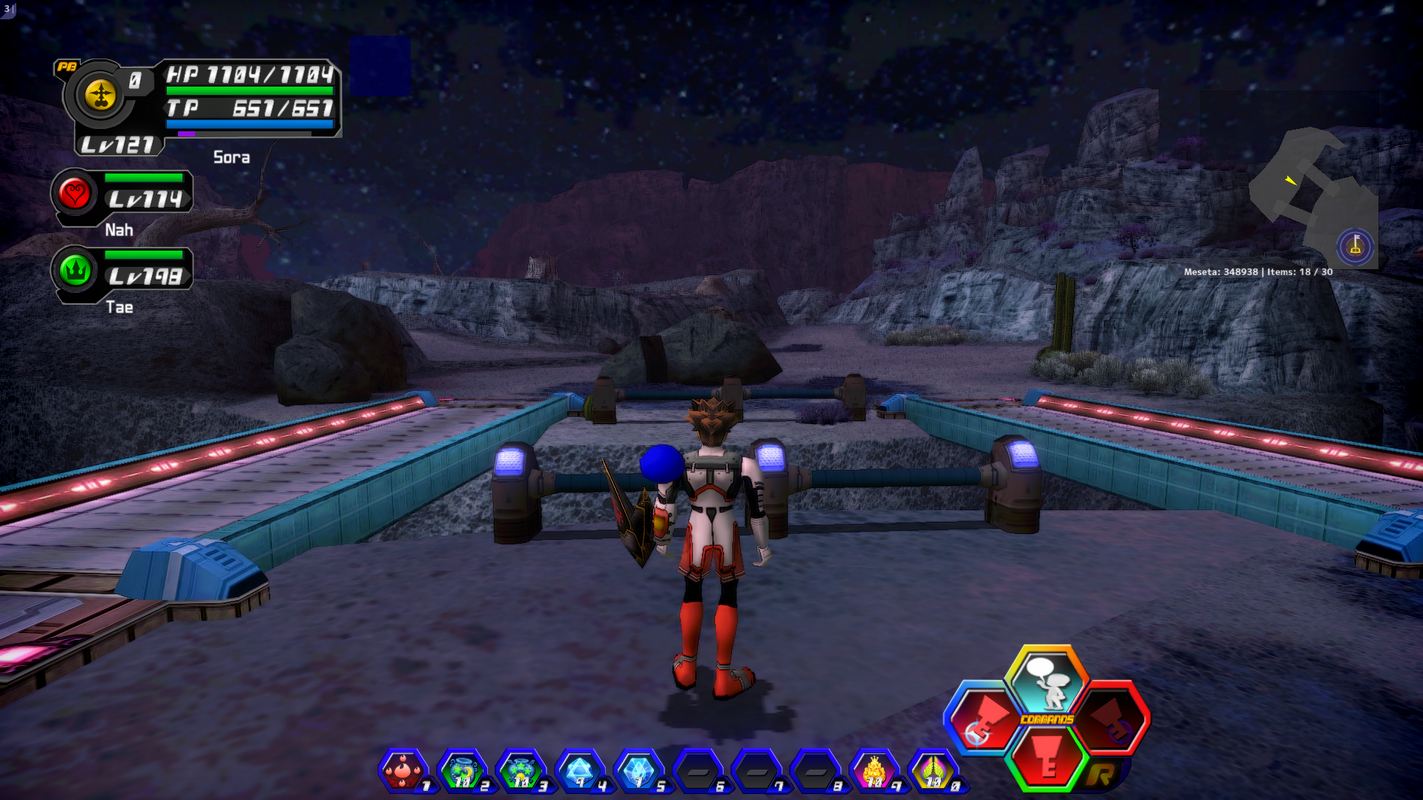Select the red Monomate item in slot 1

point(404,770)
